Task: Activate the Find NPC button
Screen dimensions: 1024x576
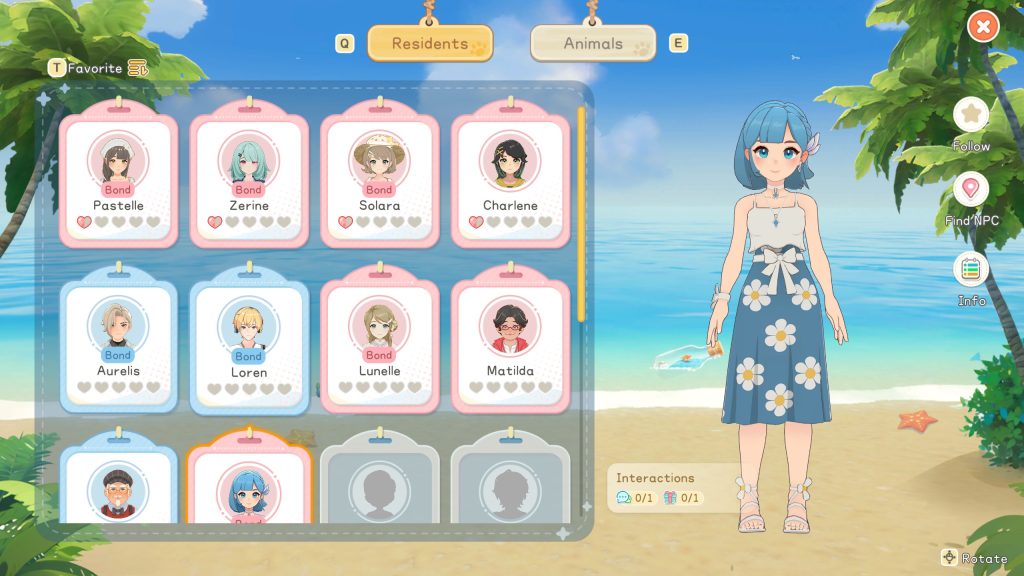Action: (x=970, y=190)
